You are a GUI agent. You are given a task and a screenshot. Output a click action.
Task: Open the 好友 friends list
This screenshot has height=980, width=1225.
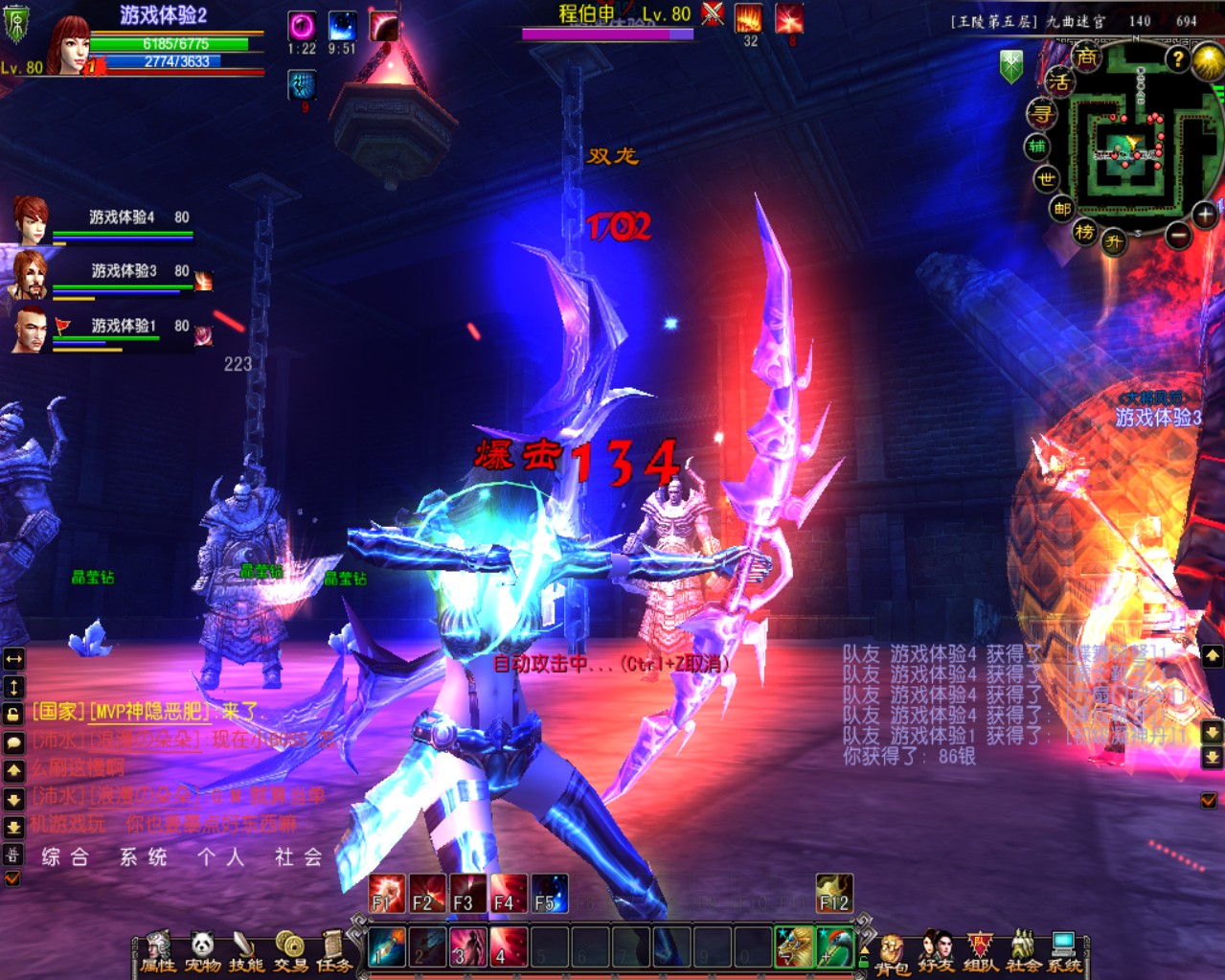tap(936, 952)
